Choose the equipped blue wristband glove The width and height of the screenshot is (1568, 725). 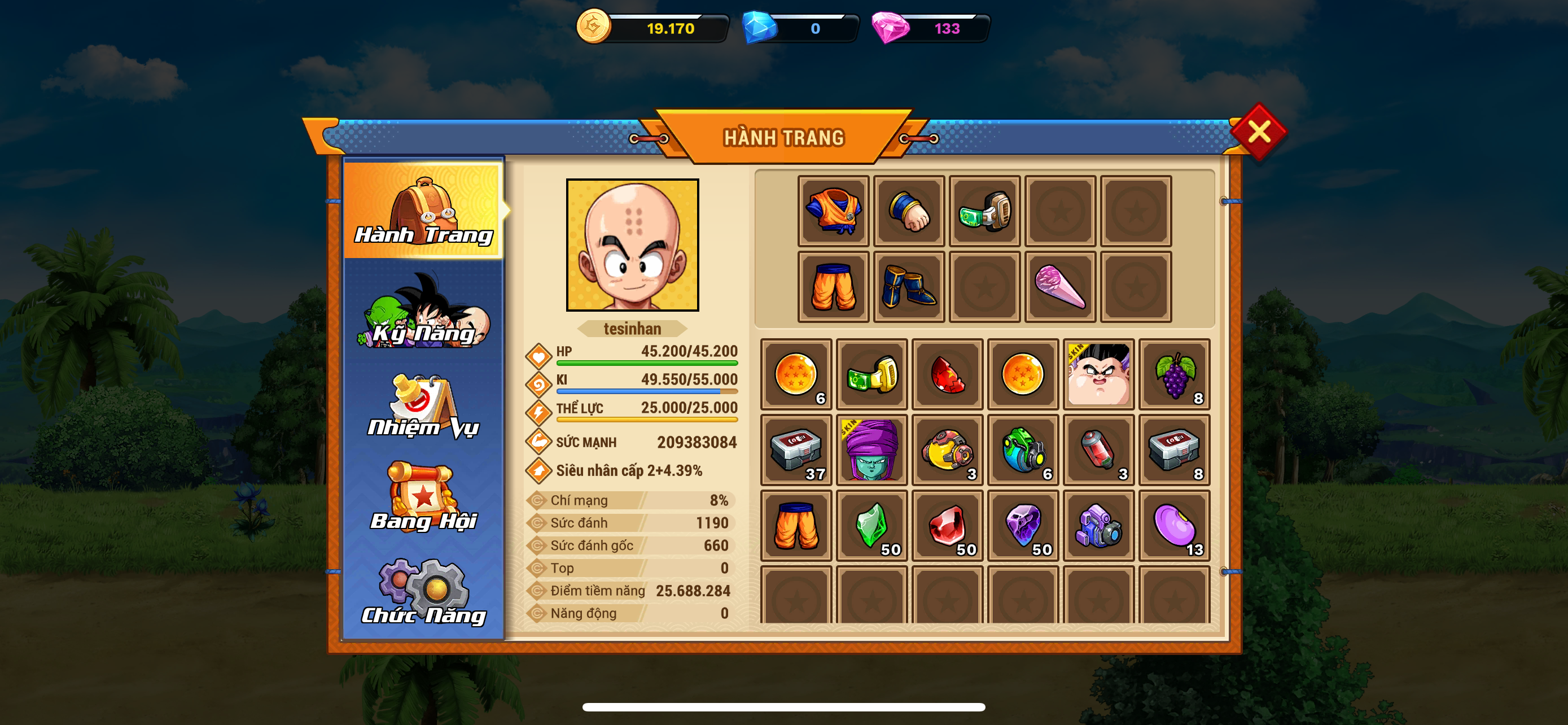[x=909, y=211]
